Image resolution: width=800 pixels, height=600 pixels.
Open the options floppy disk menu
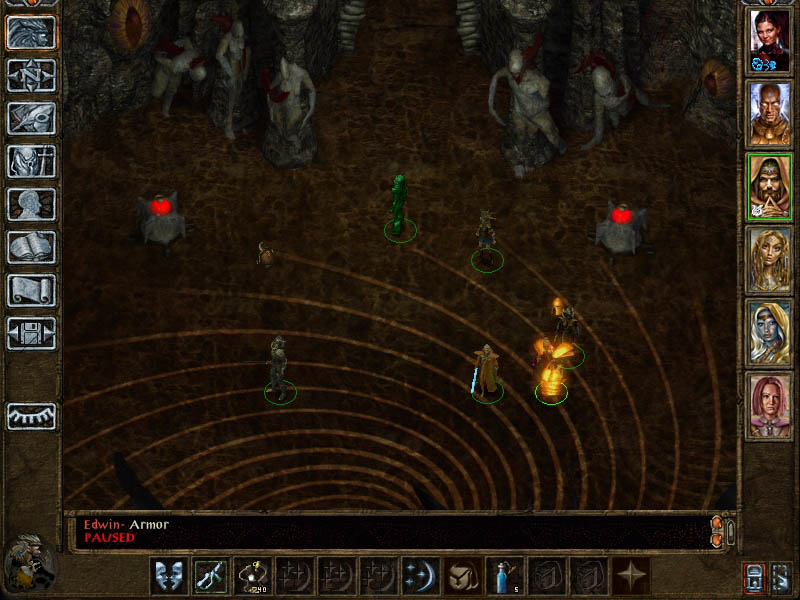[x=31, y=333]
